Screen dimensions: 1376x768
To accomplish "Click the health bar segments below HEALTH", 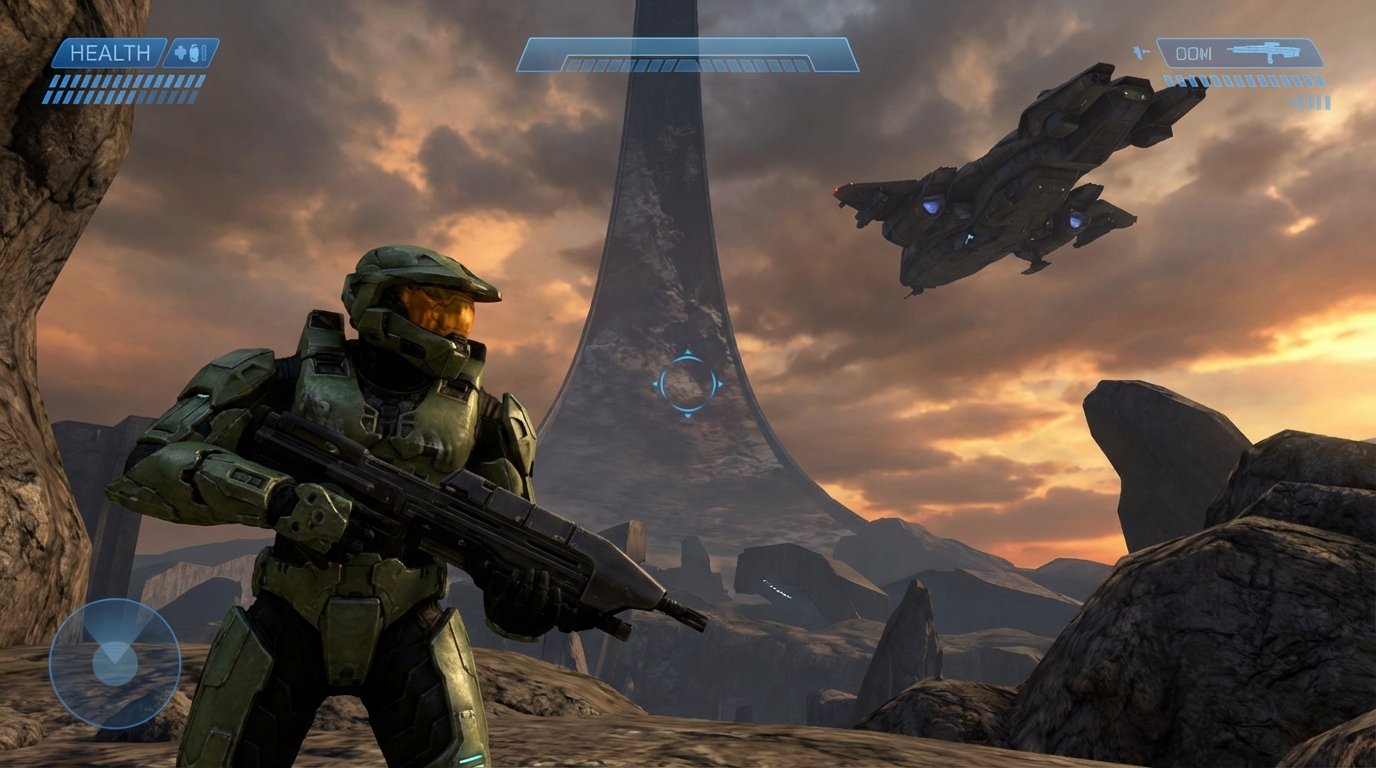I will (x=120, y=90).
